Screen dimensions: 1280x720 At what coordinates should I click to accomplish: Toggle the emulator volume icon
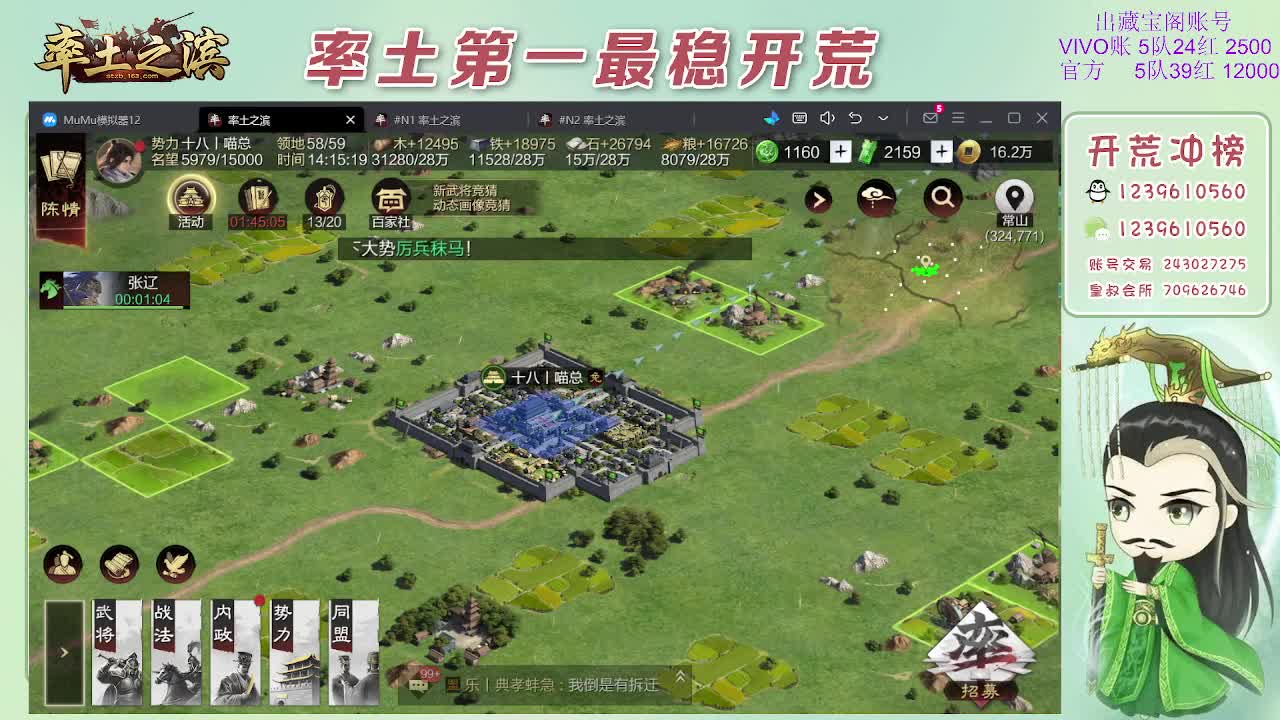point(827,119)
